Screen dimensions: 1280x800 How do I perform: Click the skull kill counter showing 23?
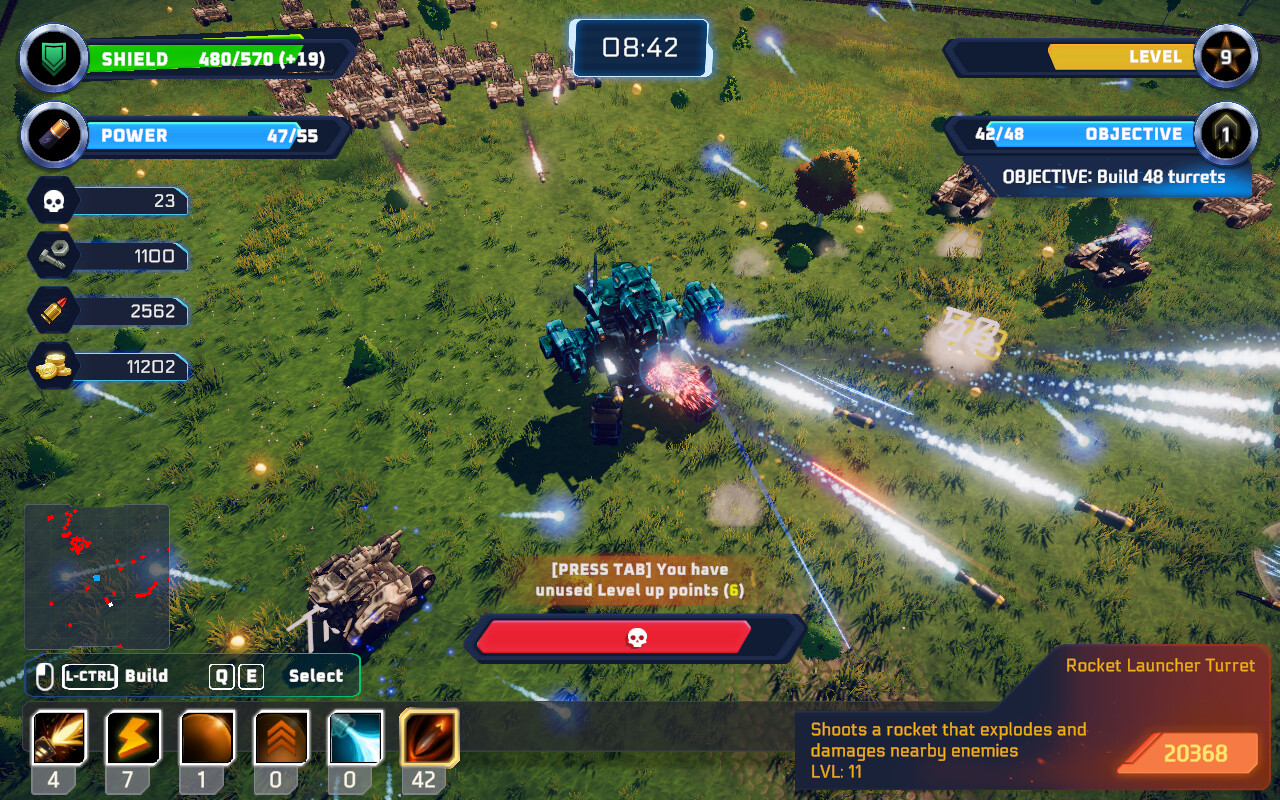coord(52,200)
